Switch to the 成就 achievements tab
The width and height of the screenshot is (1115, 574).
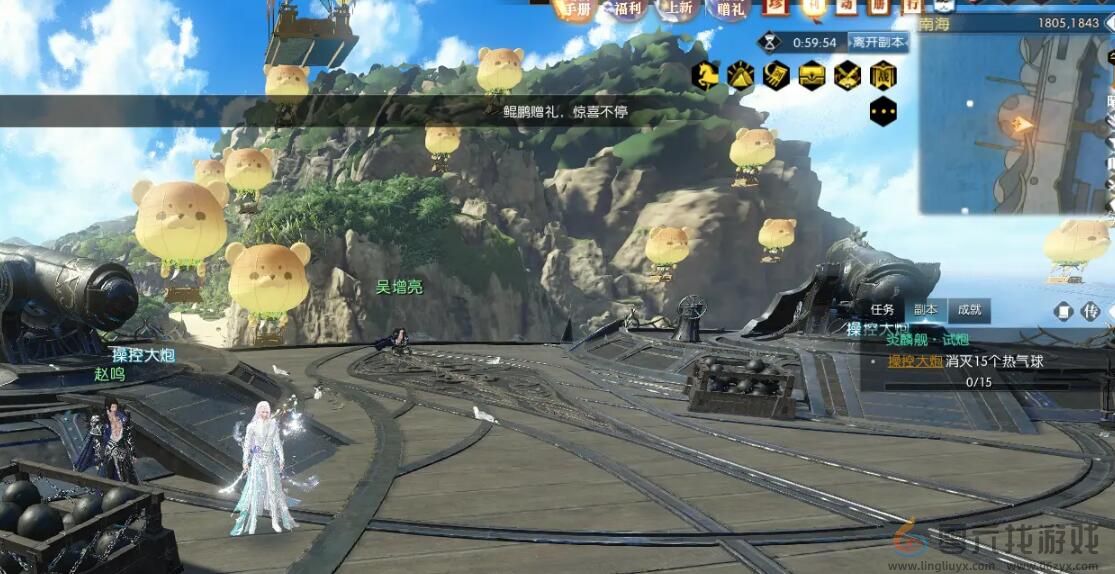click(x=969, y=310)
